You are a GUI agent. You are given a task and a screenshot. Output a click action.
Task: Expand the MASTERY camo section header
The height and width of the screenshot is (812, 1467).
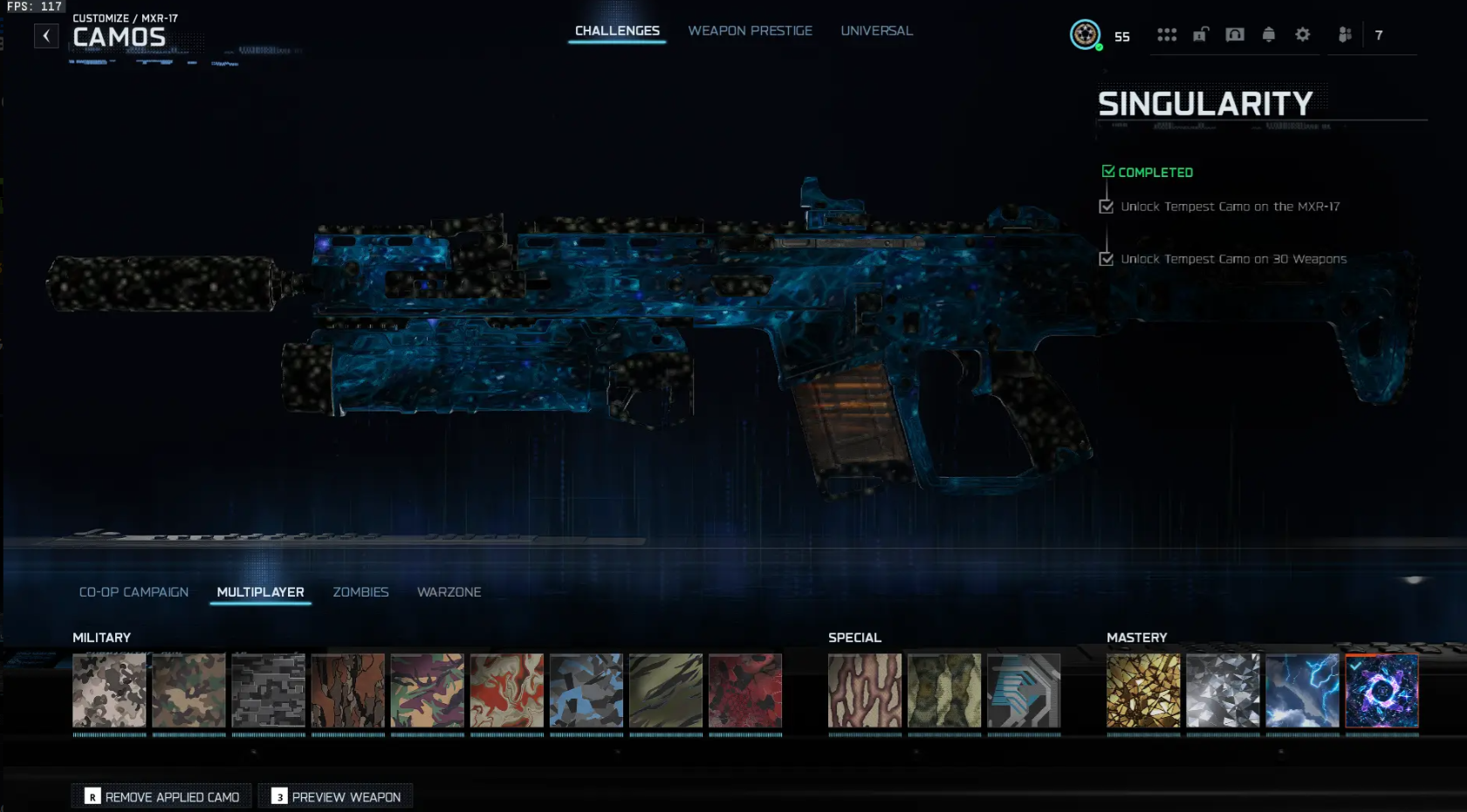[x=1136, y=638]
